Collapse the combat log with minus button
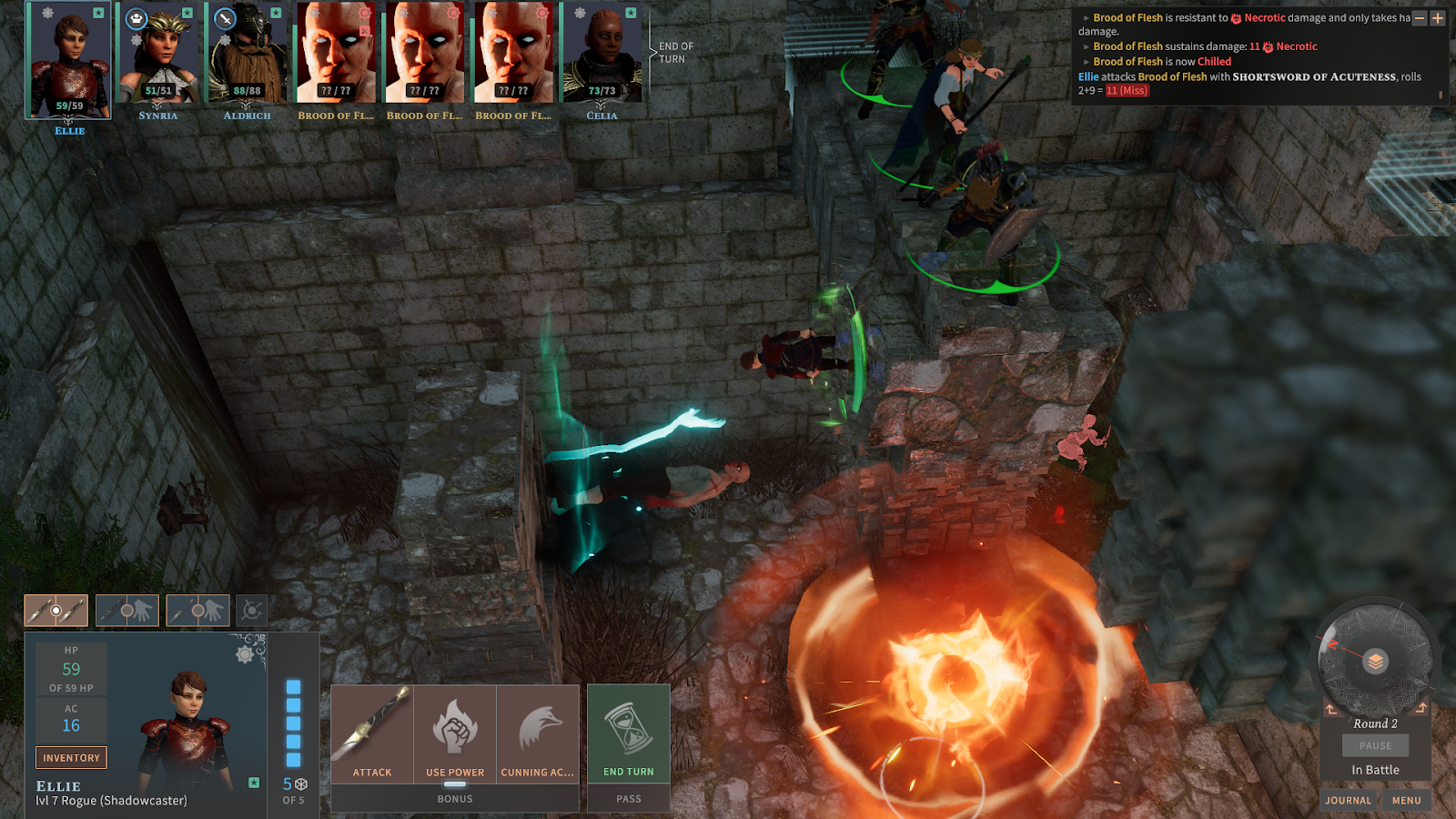The image size is (1456, 819). 1420,18
